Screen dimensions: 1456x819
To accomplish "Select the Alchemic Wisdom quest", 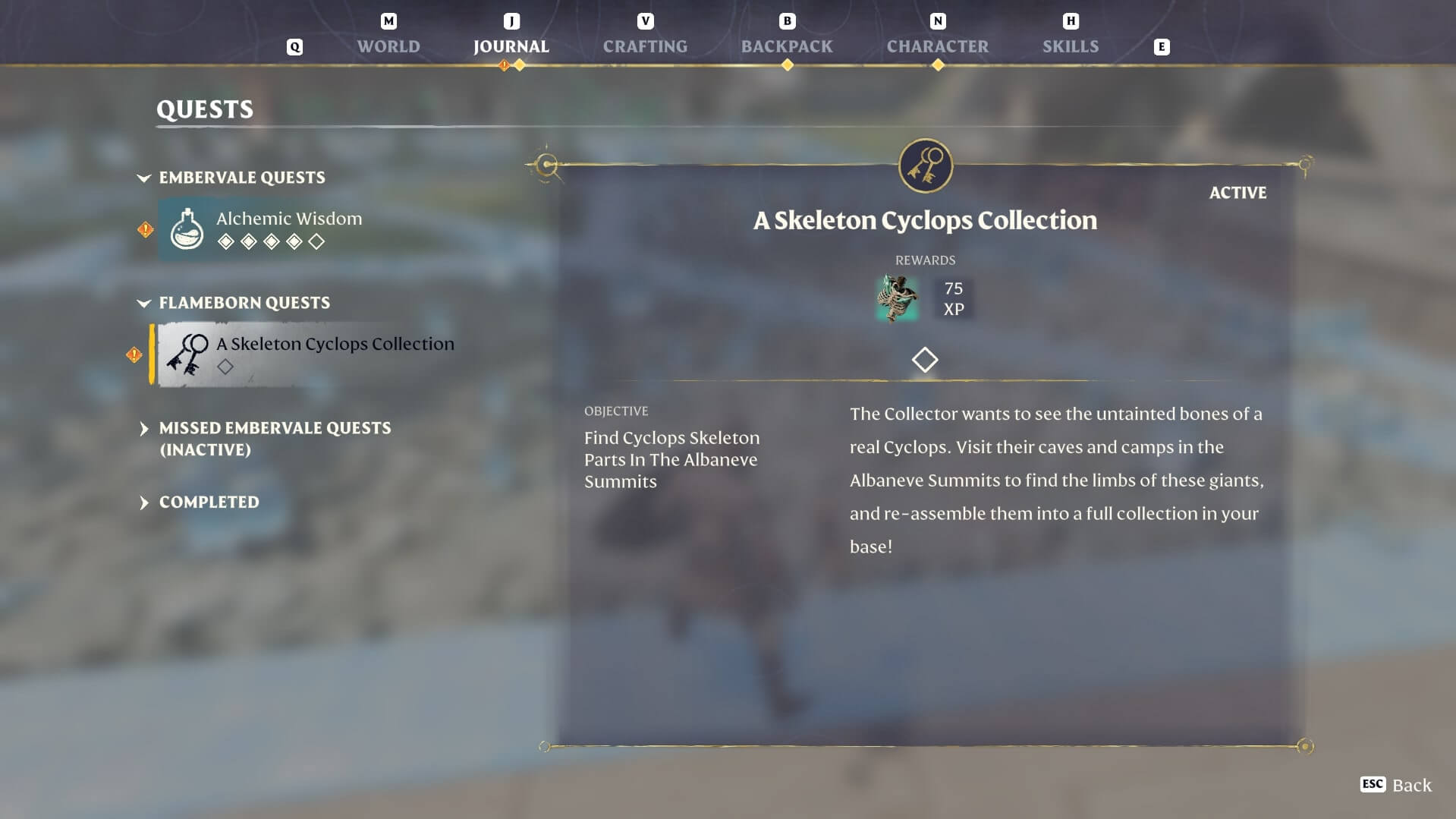I will [288, 228].
